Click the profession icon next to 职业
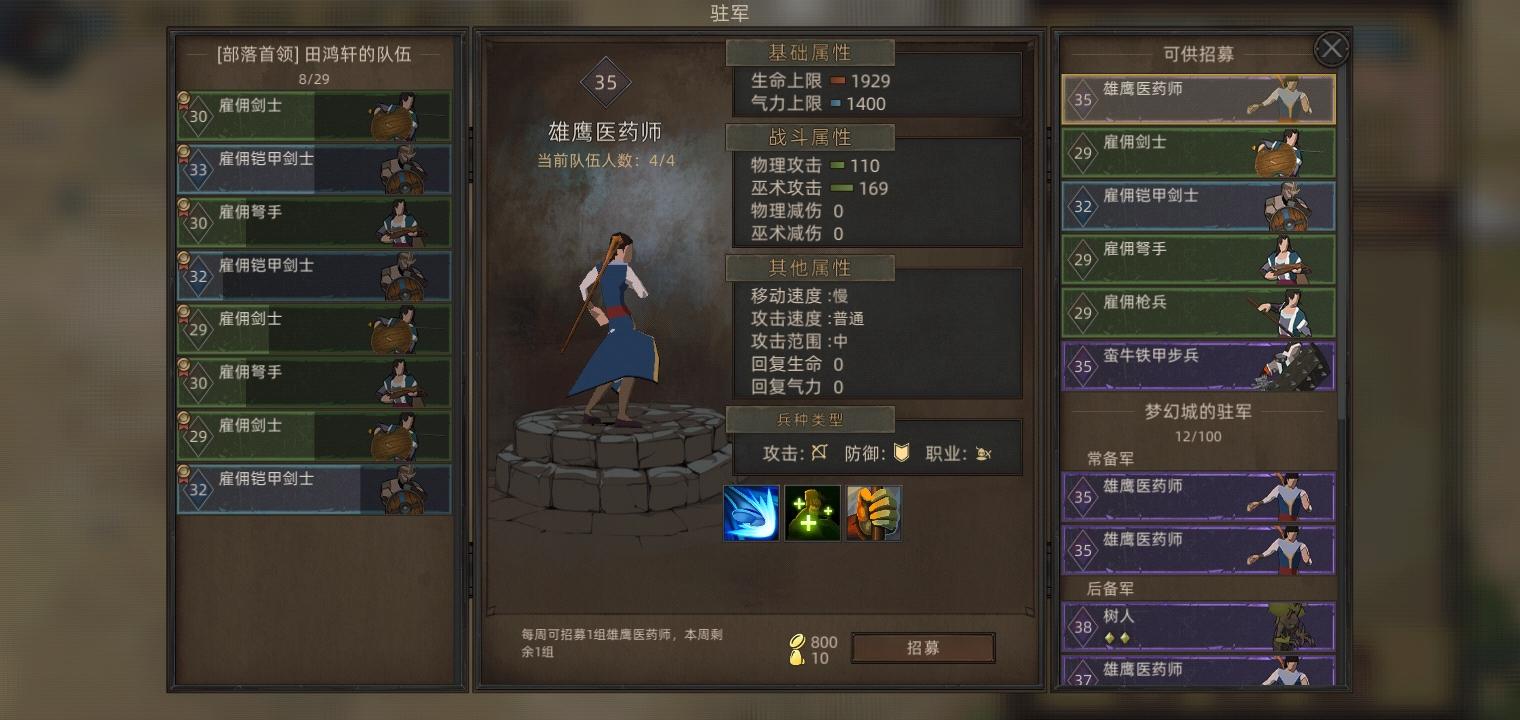This screenshot has height=720, width=1520. point(983,453)
